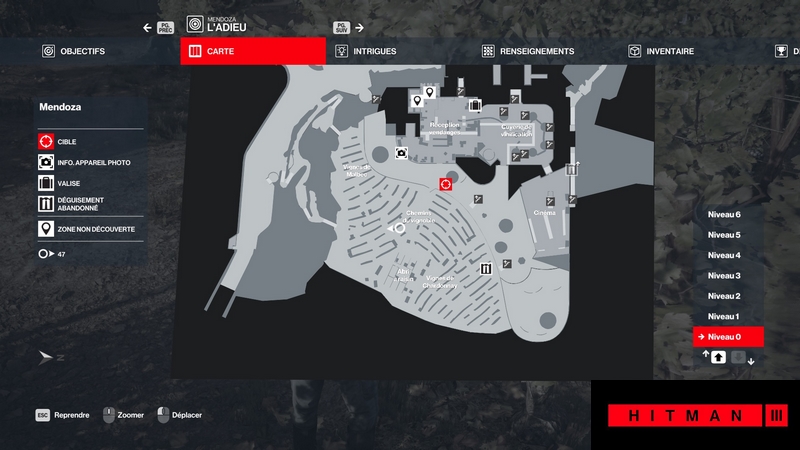Switch to Niveau 1
The width and height of the screenshot is (800, 450).
click(724, 316)
